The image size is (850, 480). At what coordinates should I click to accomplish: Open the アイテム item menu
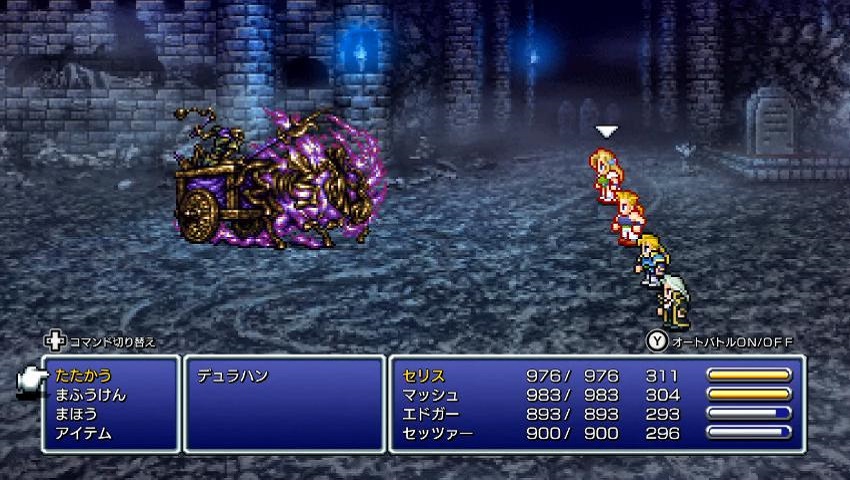[x=84, y=433]
